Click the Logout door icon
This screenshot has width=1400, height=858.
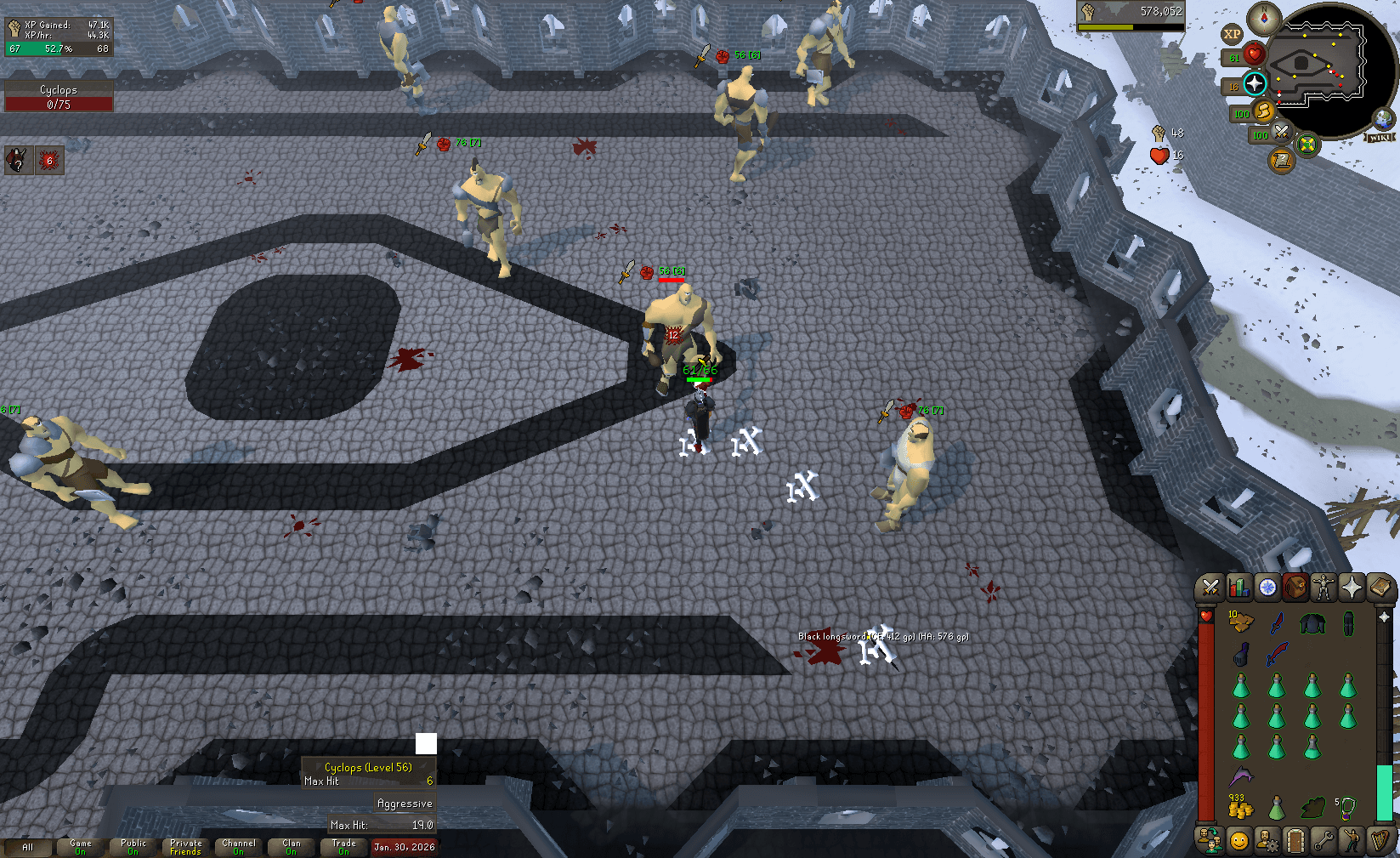click(1295, 842)
